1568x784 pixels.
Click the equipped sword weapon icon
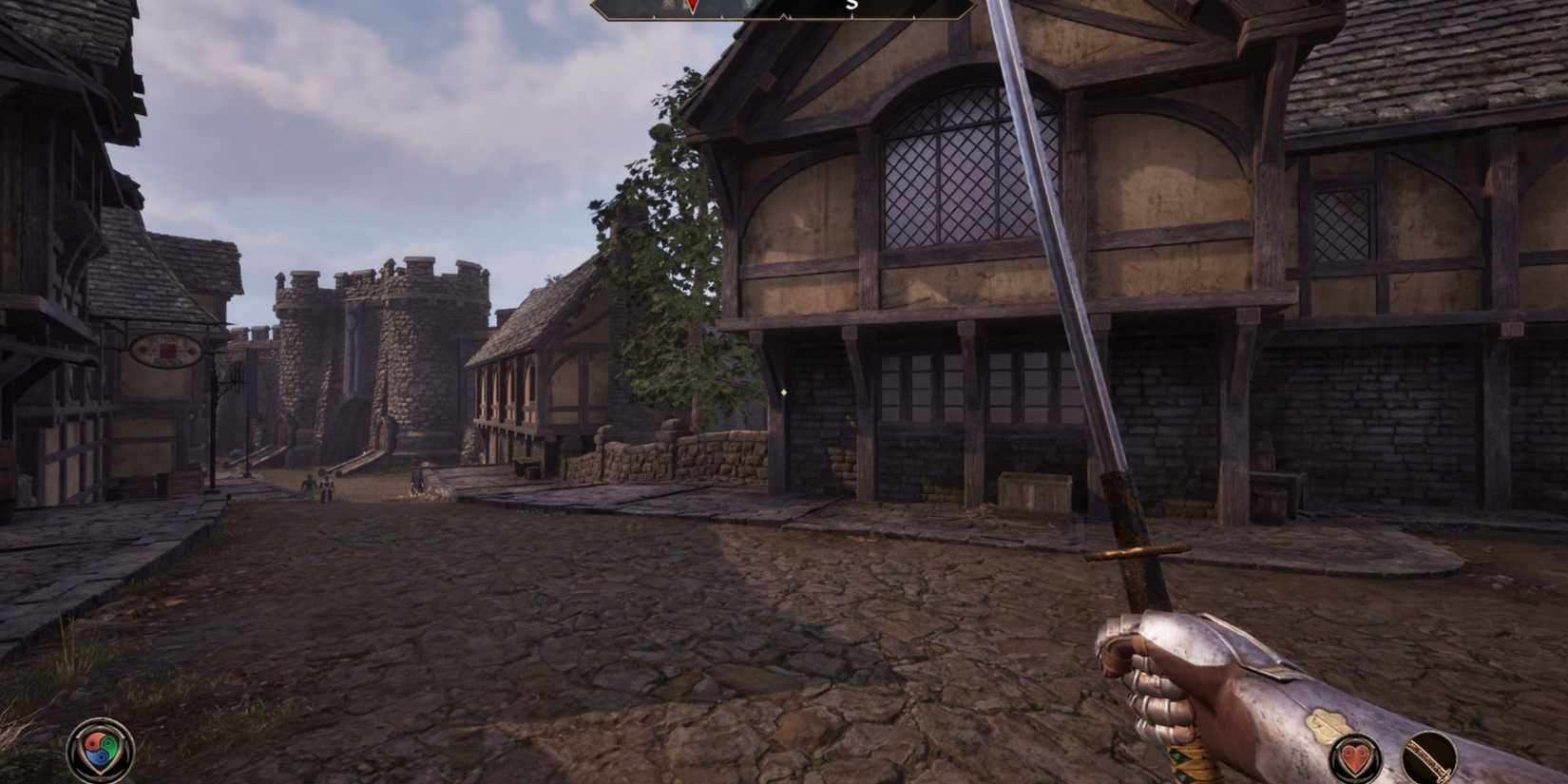tap(1428, 756)
